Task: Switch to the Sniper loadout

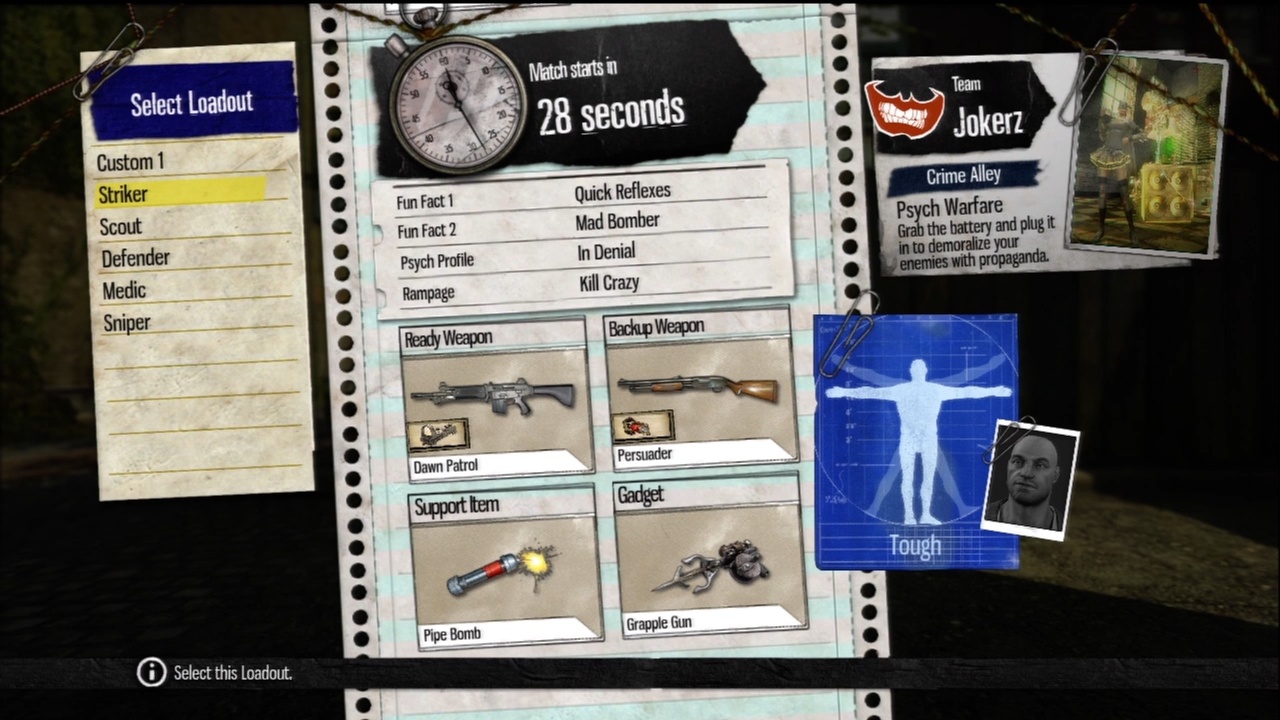Action: [x=126, y=322]
